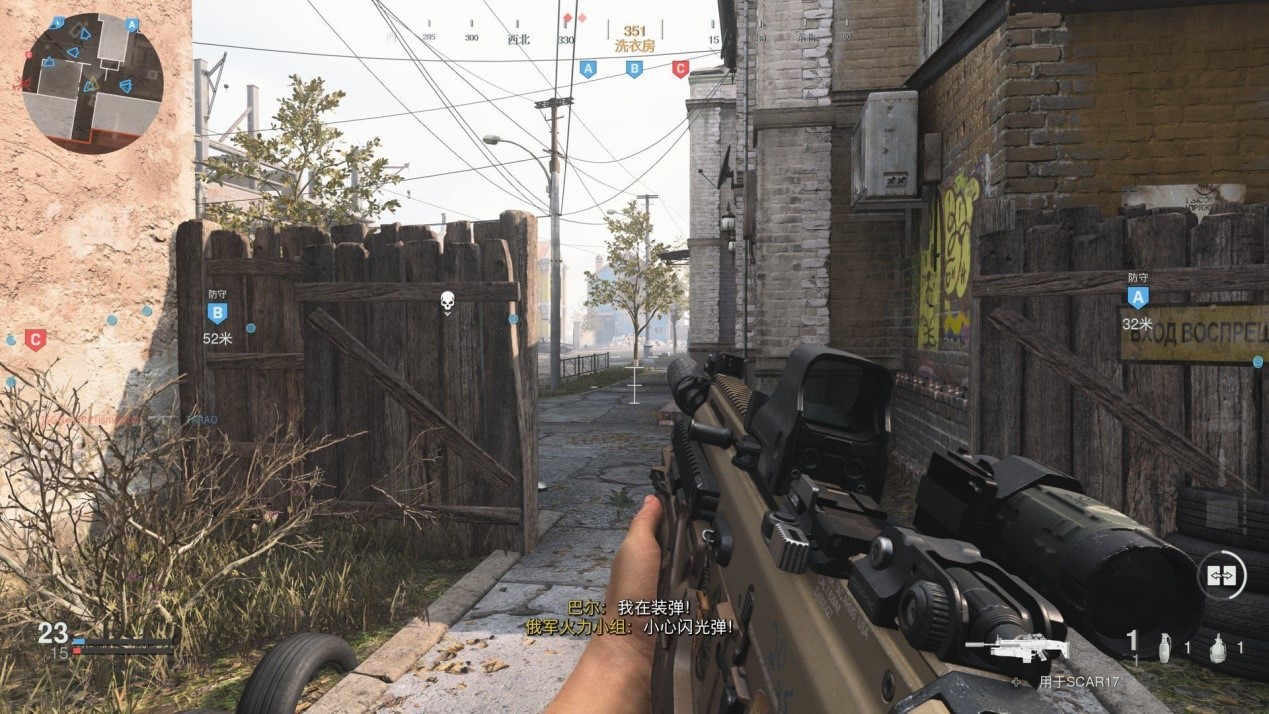This screenshot has height=714, width=1269.
Task: Select the blue A flag on the compass
Action: point(588,69)
